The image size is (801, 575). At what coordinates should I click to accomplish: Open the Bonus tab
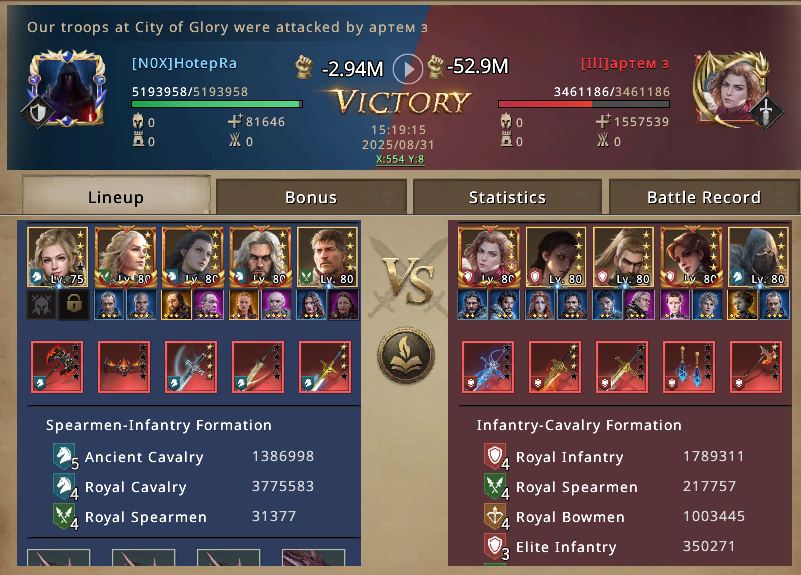[310, 197]
